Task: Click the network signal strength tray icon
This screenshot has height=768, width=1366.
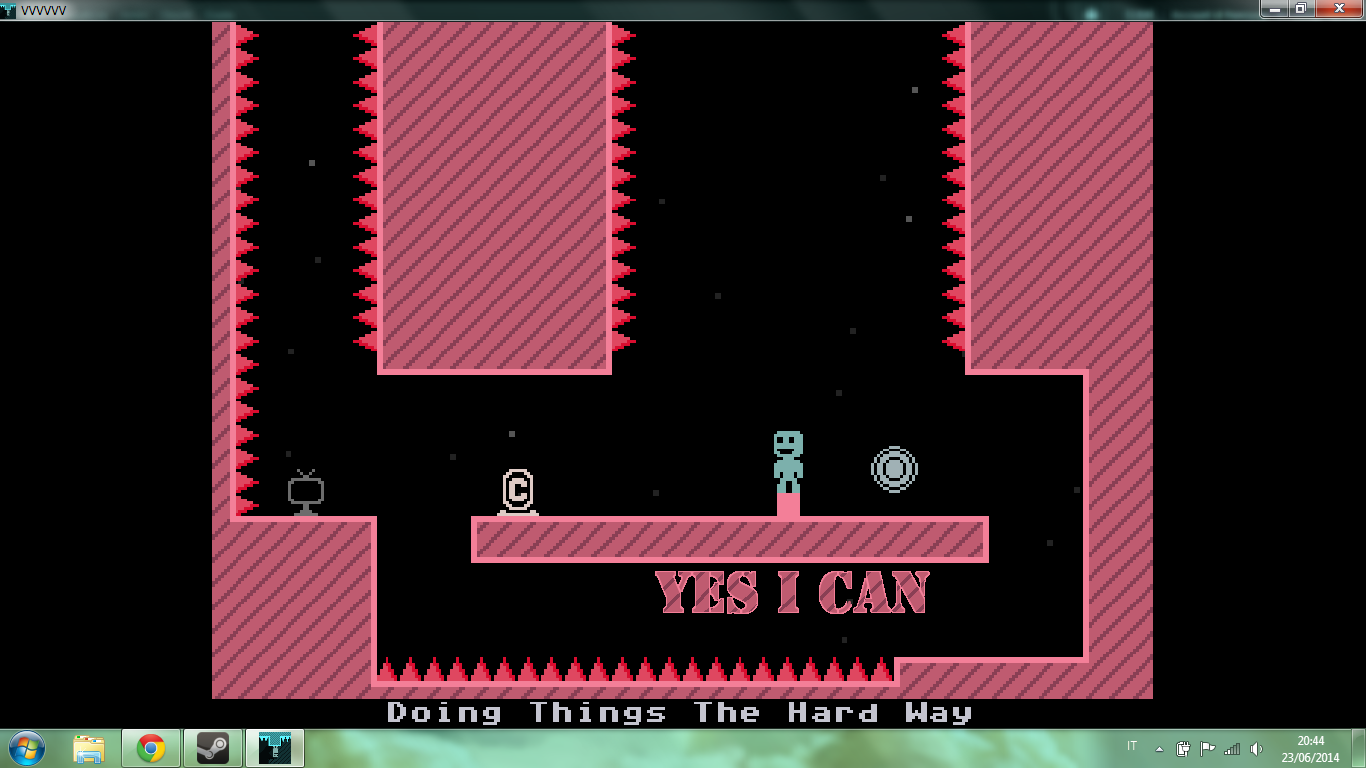Action: pos(1234,748)
